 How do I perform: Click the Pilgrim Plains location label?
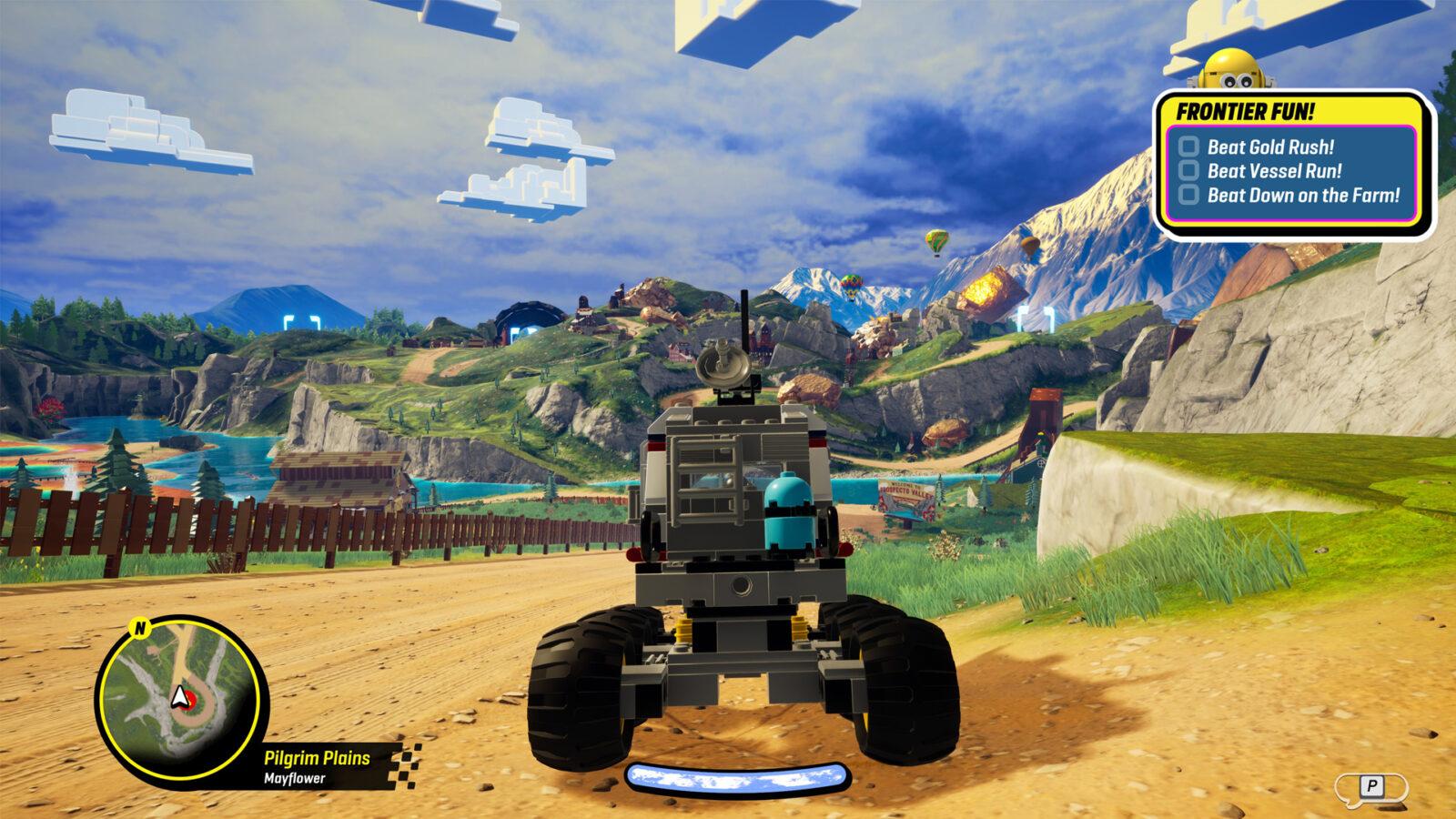click(317, 757)
